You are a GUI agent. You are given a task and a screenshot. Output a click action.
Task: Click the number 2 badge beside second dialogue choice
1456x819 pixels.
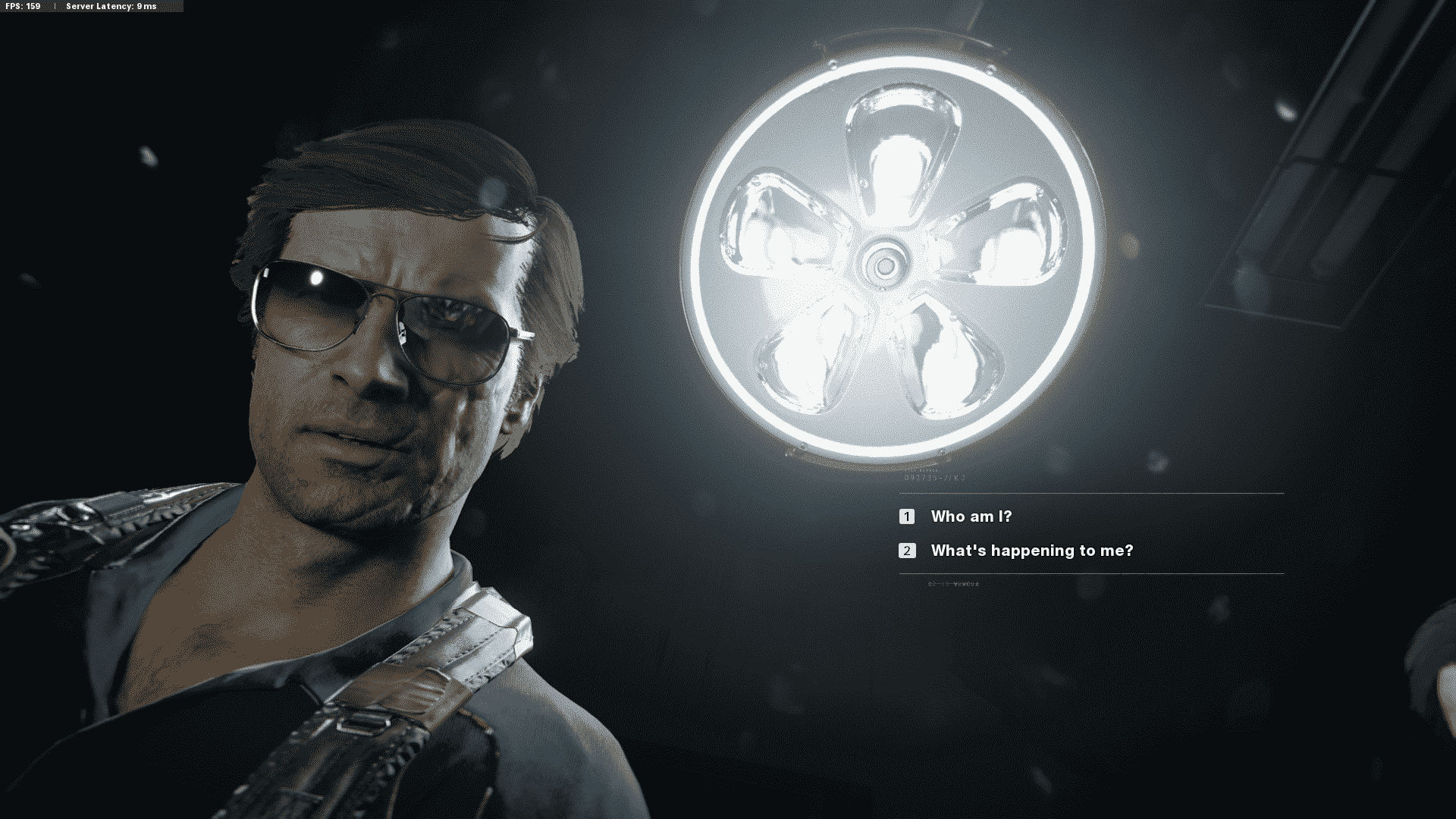[x=907, y=551]
